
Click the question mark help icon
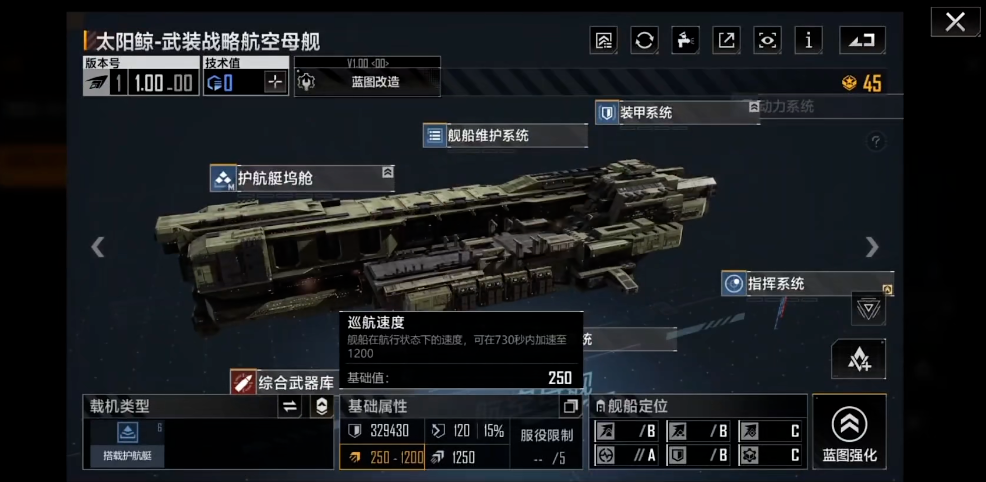pyautogui.click(x=876, y=142)
